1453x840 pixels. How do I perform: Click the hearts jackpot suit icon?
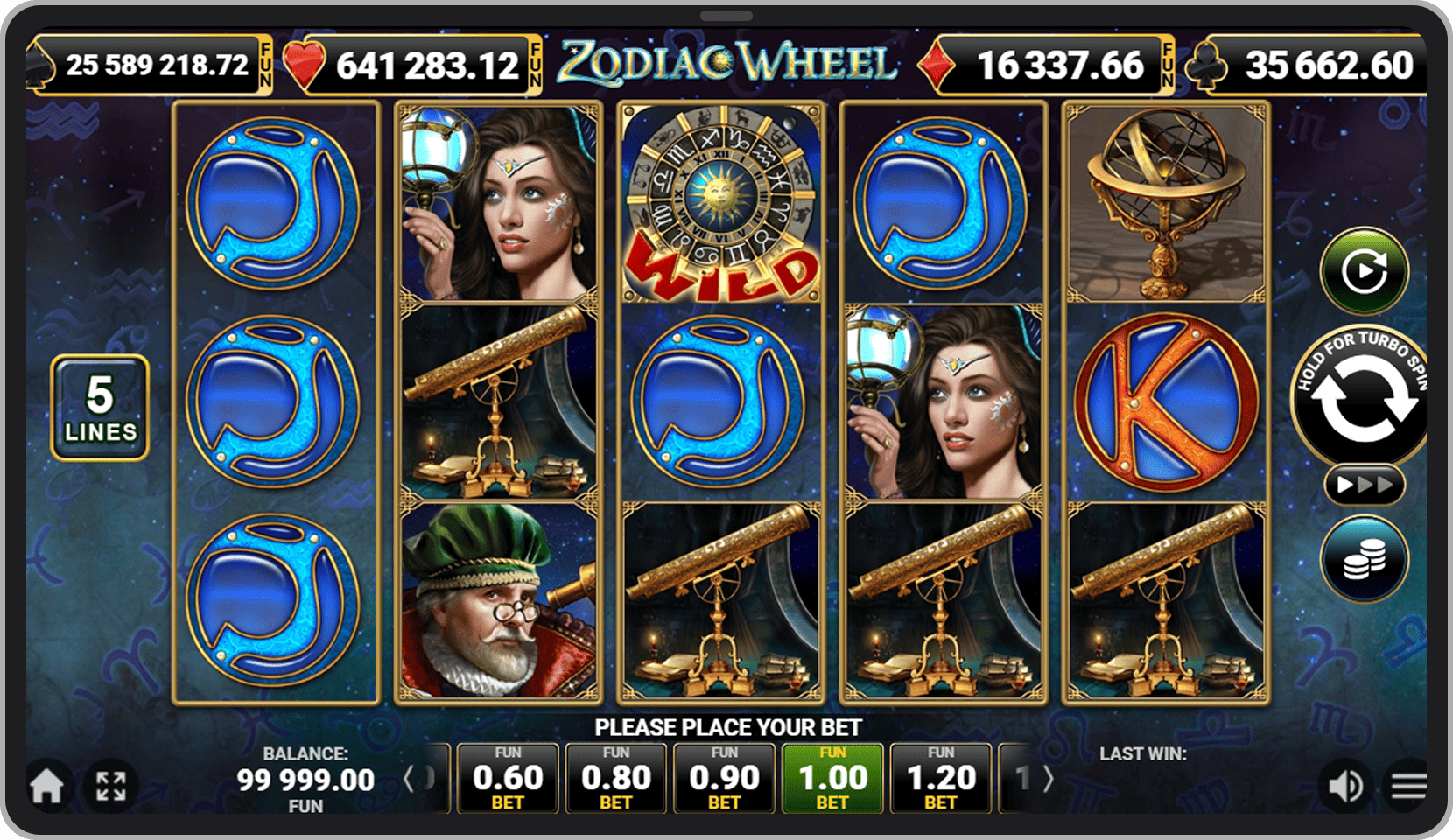[x=304, y=66]
